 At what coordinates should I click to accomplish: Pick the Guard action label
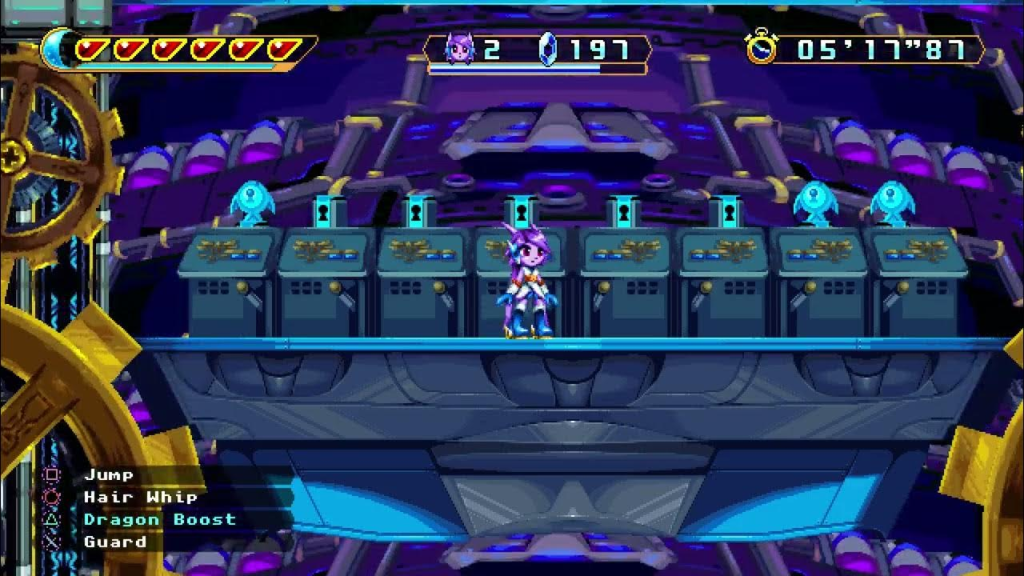tap(115, 542)
